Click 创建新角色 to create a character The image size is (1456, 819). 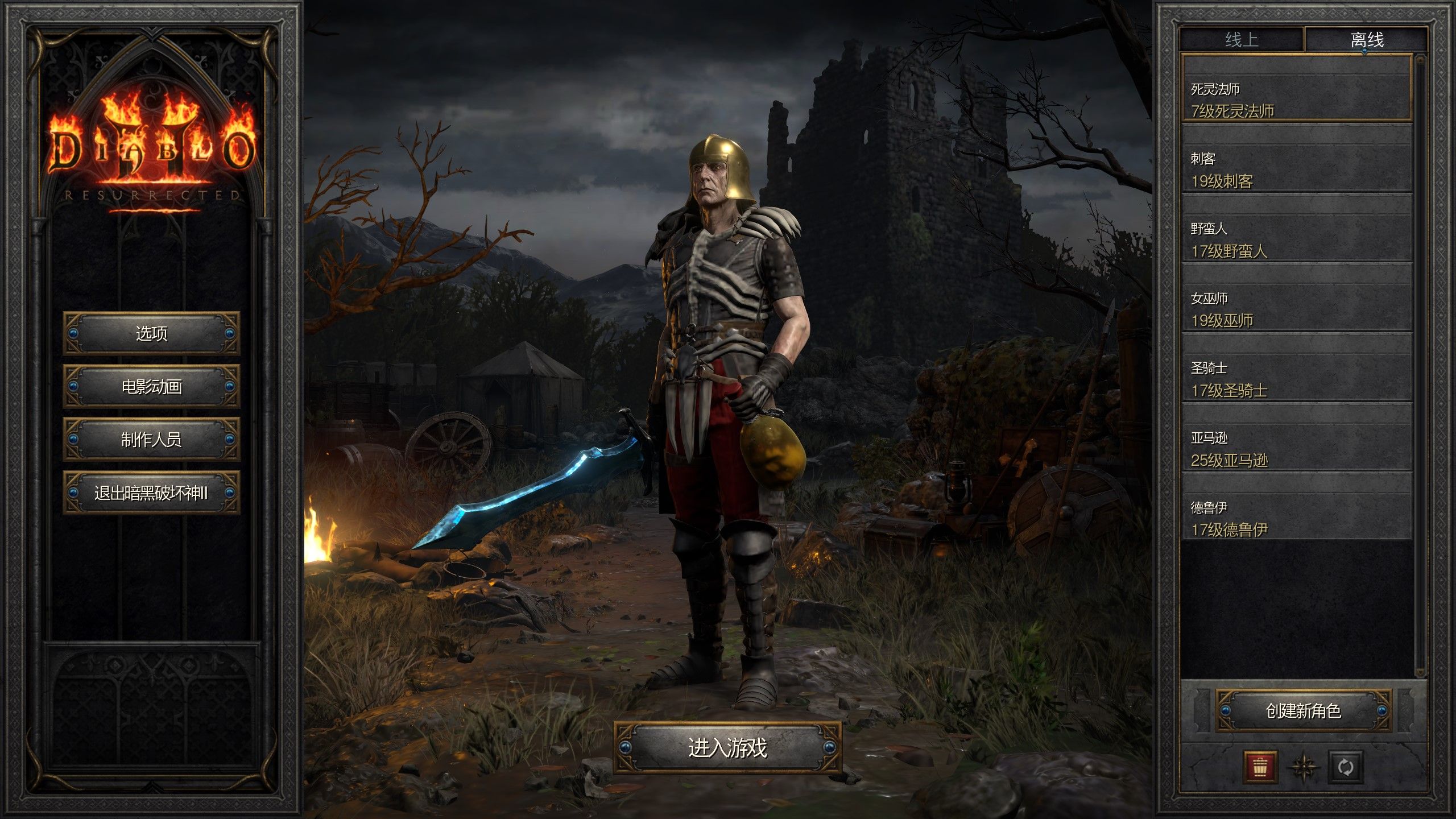(x=1304, y=710)
